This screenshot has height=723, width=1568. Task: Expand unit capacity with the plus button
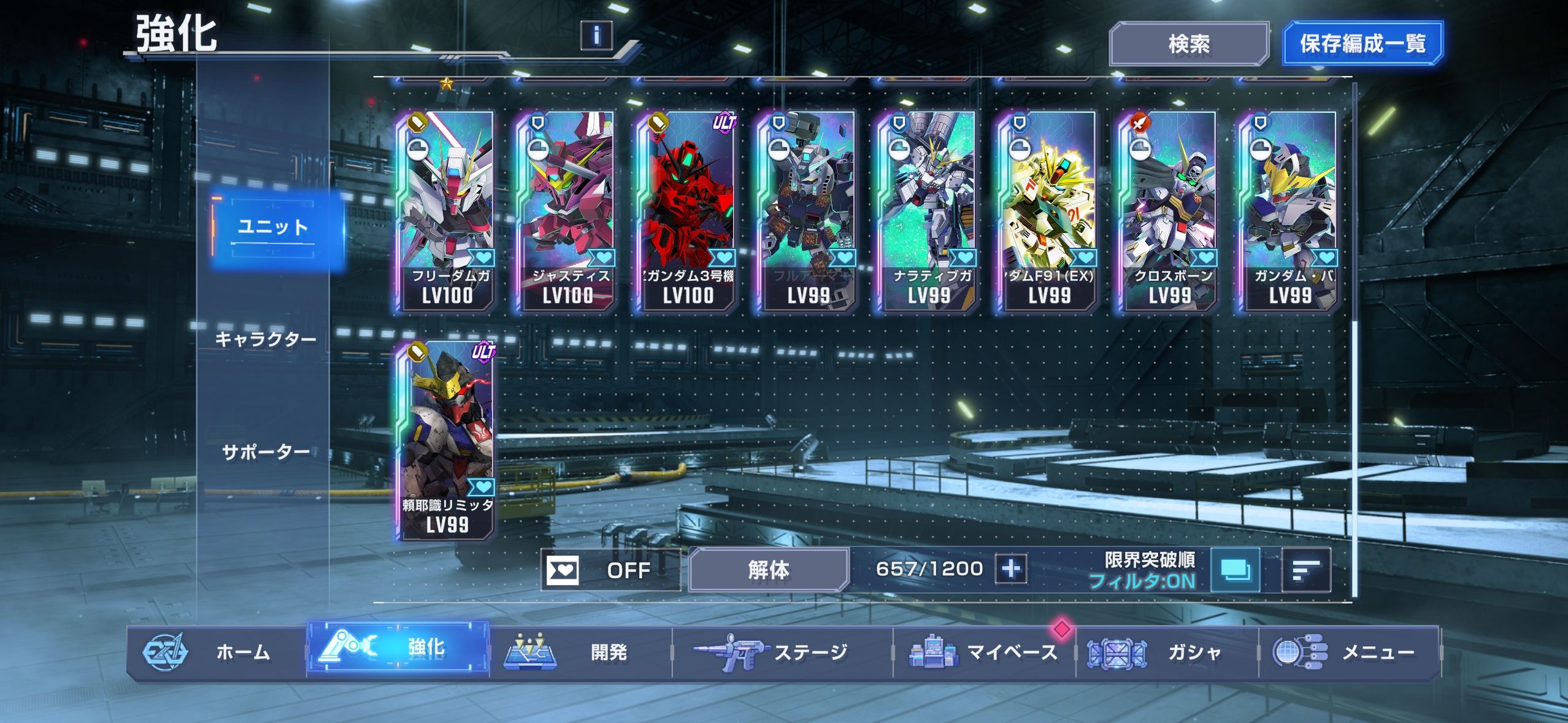pyautogui.click(x=1011, y=569)
